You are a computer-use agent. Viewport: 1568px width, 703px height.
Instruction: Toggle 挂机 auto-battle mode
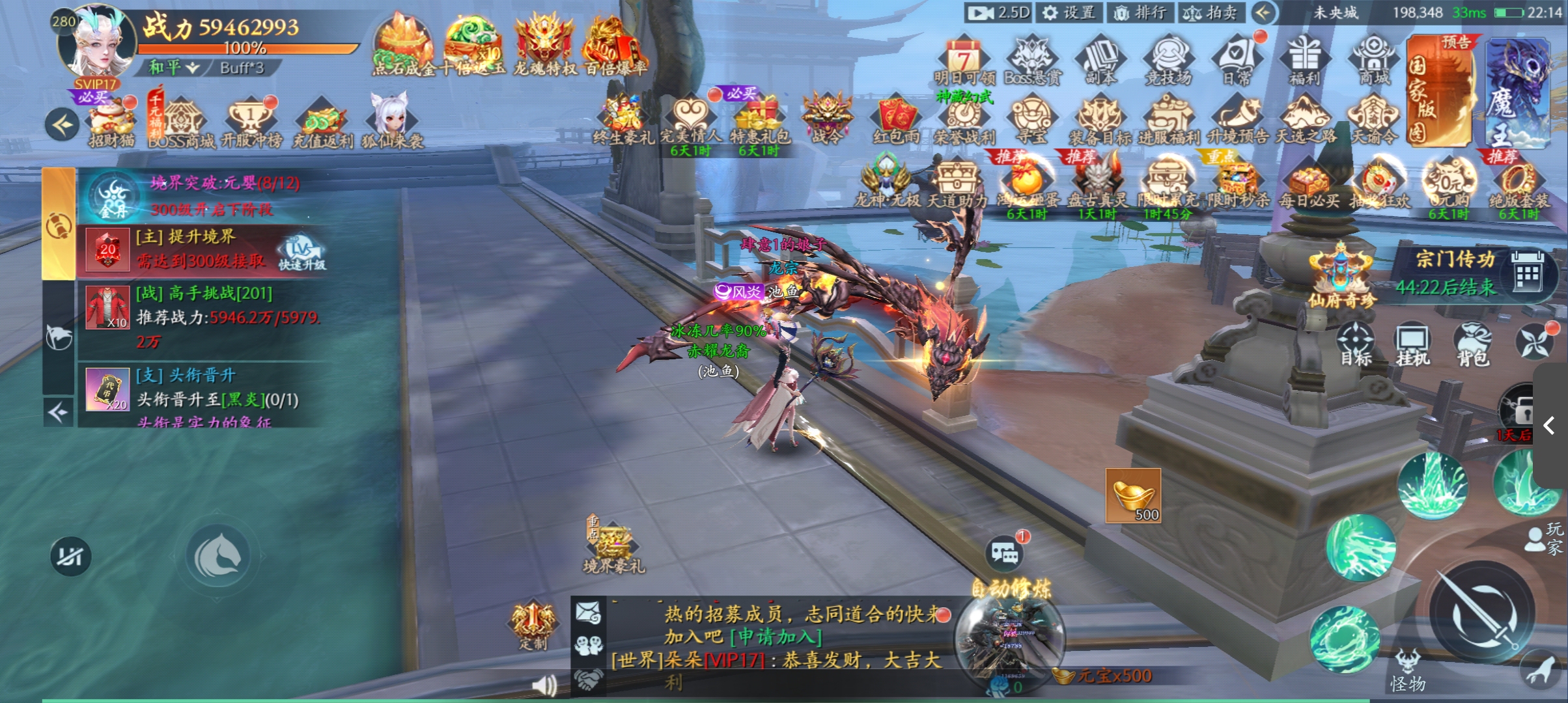(x=1412, y=345)
